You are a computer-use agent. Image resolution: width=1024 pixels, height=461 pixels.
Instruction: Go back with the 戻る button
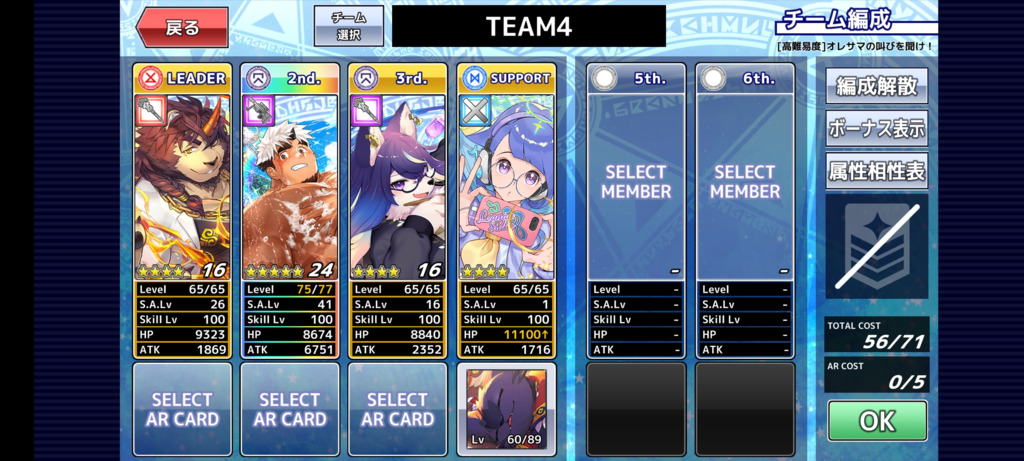pyautogui.click(x=182, y=27)
